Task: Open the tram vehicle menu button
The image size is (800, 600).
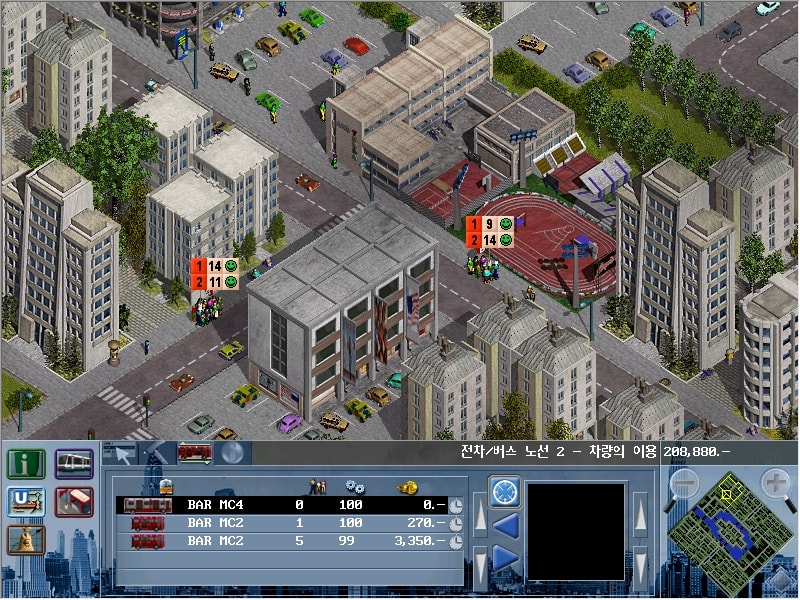Action: coord(74,464)
